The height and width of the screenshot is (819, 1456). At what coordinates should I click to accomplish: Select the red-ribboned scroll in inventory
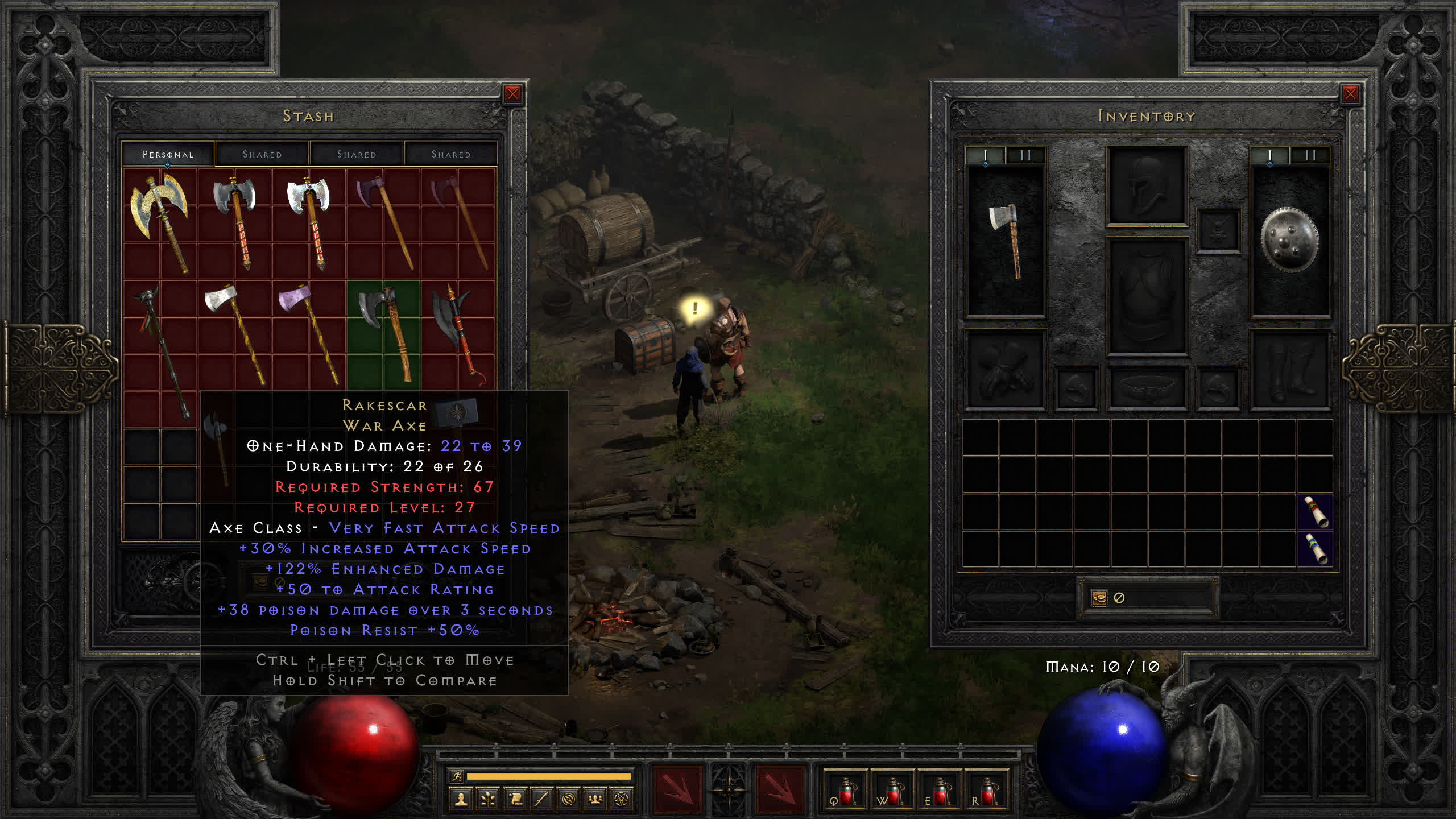(x=1315, y=511)
